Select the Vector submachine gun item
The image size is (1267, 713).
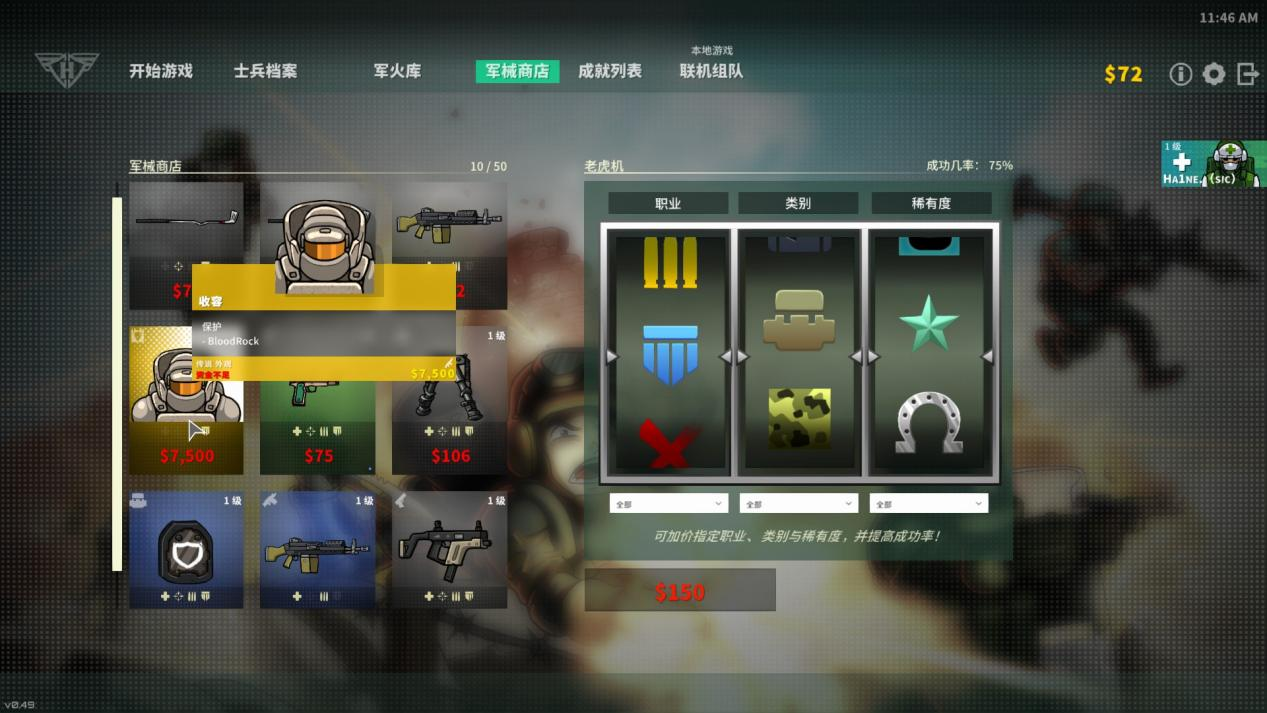pyautogui.click(x=449, y=549)
